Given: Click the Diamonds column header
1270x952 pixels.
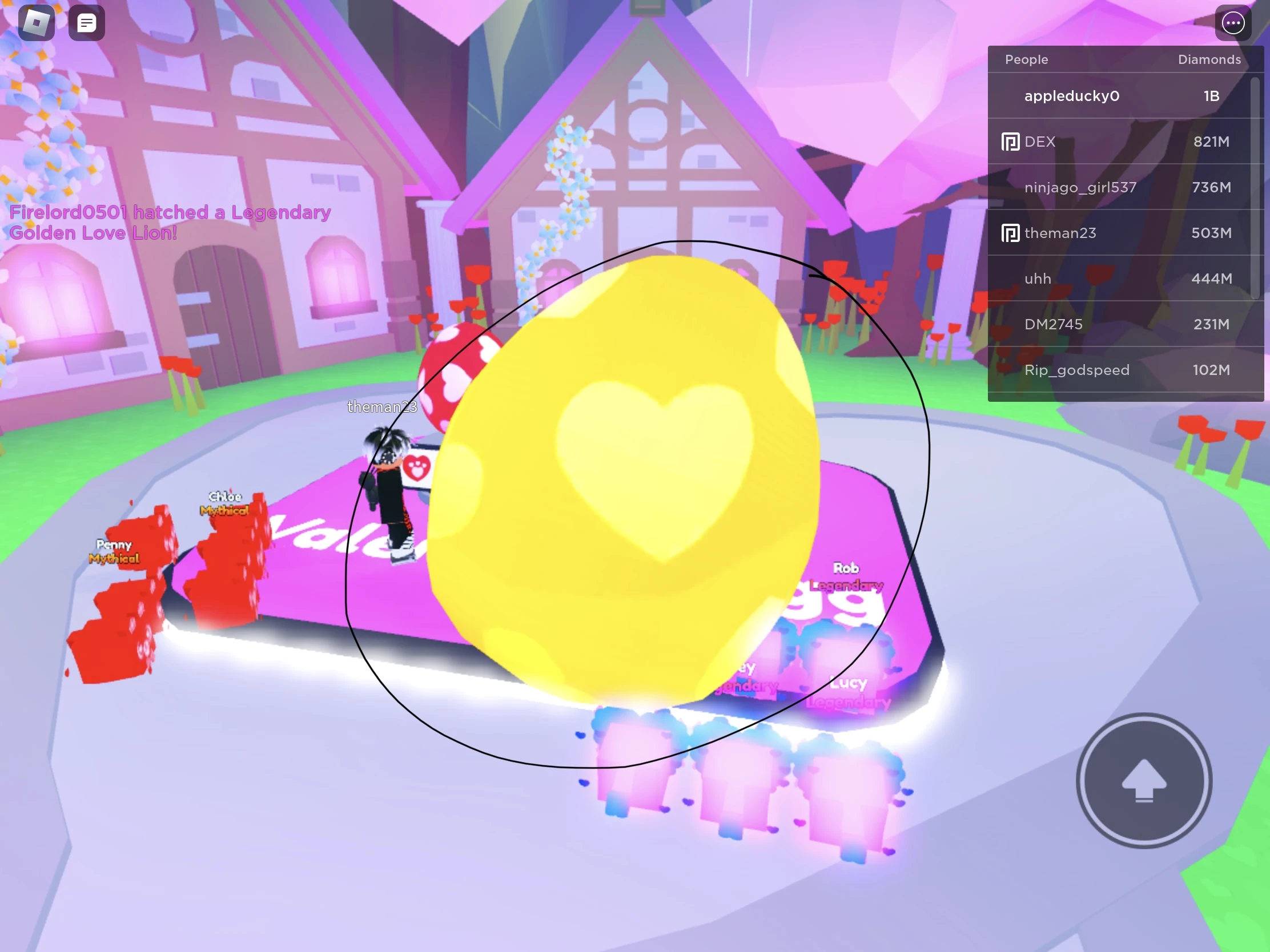Looking at the screenshot, I should coord(1209,59).
